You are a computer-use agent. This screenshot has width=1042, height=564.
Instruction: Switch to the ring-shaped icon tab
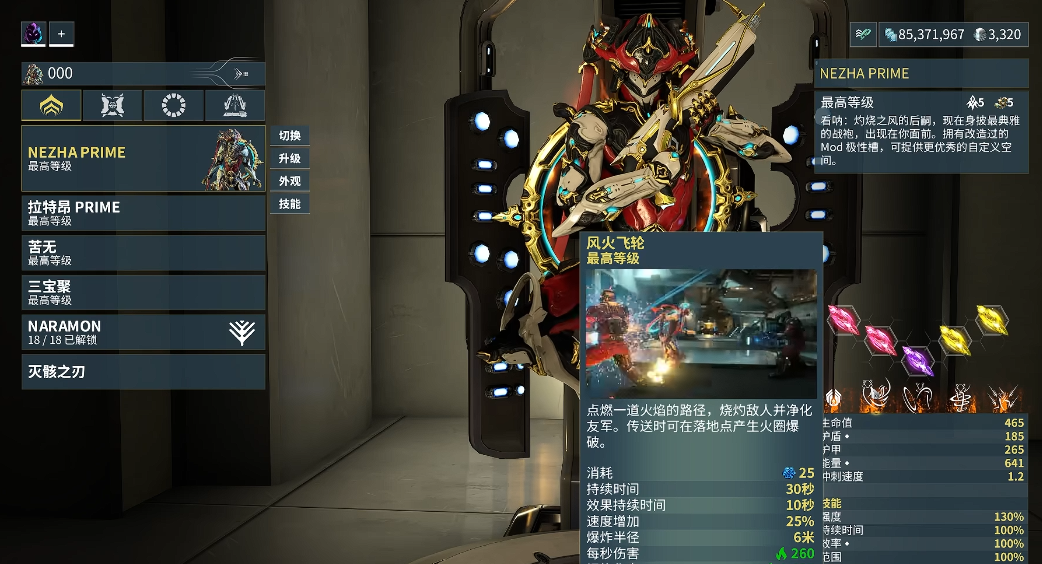tap(174, 106)
